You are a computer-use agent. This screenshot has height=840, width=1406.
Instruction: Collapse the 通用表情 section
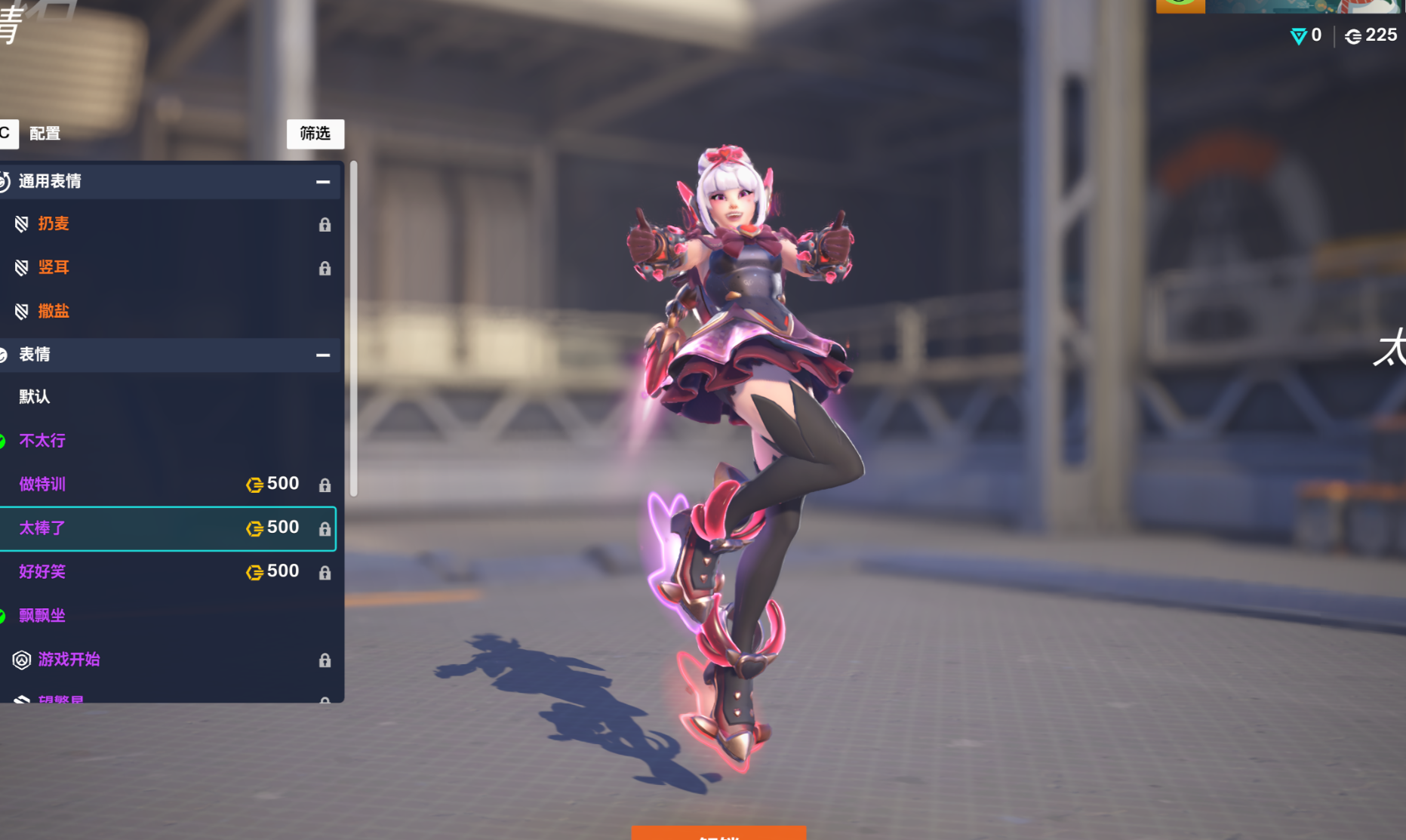point(323,182)
